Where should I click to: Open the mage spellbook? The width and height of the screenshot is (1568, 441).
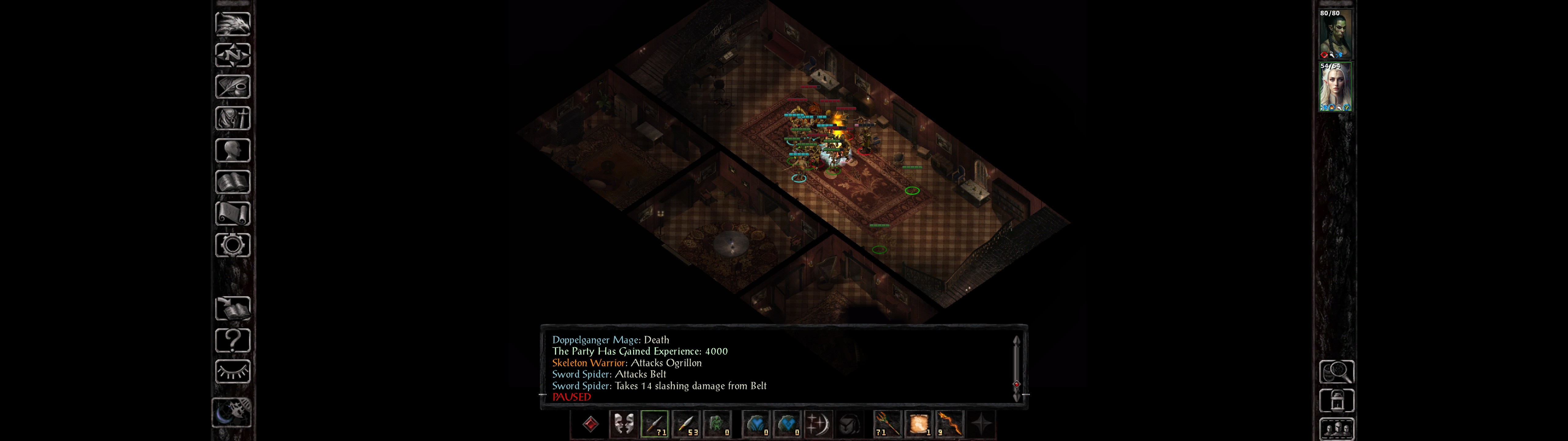coord(232,182)
